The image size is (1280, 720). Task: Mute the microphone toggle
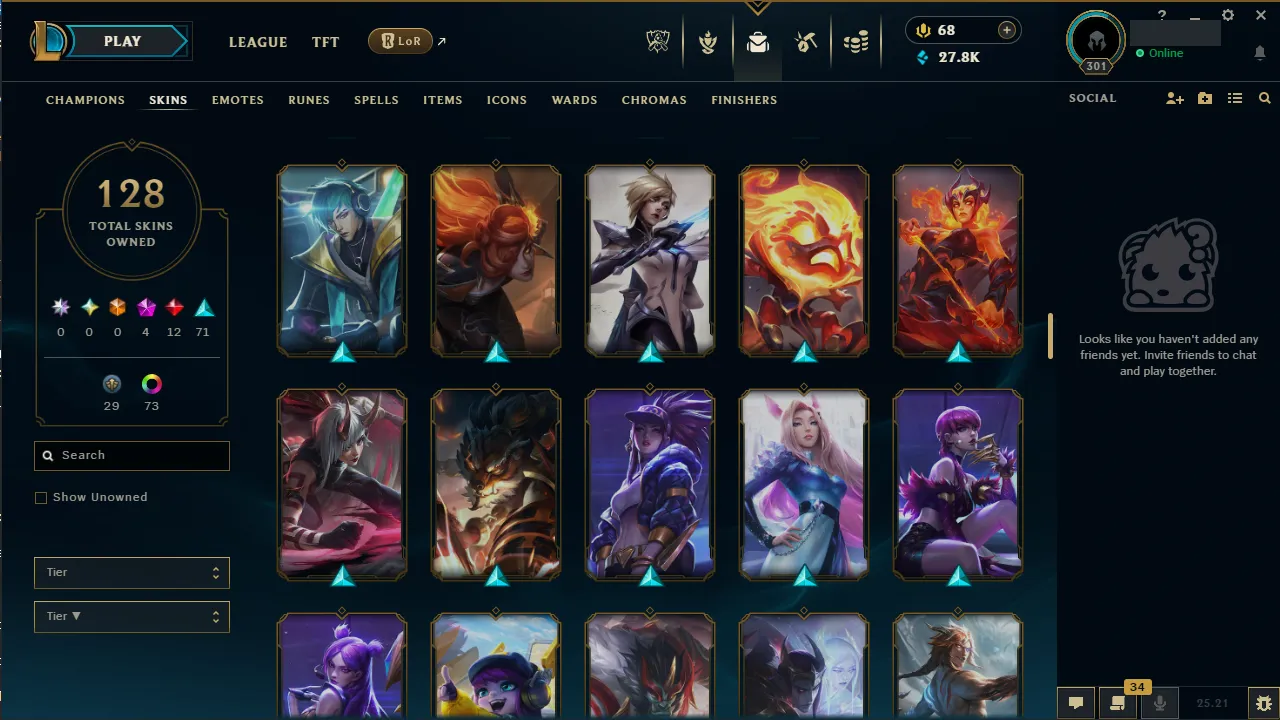pos(1160,702)
